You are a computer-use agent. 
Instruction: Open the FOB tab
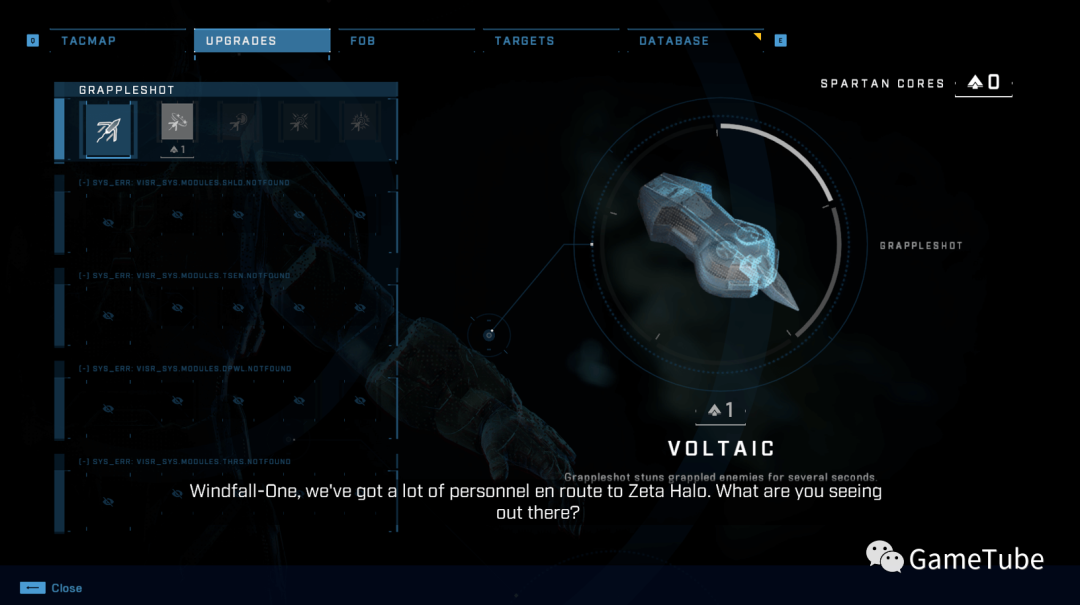click(363, 41)
